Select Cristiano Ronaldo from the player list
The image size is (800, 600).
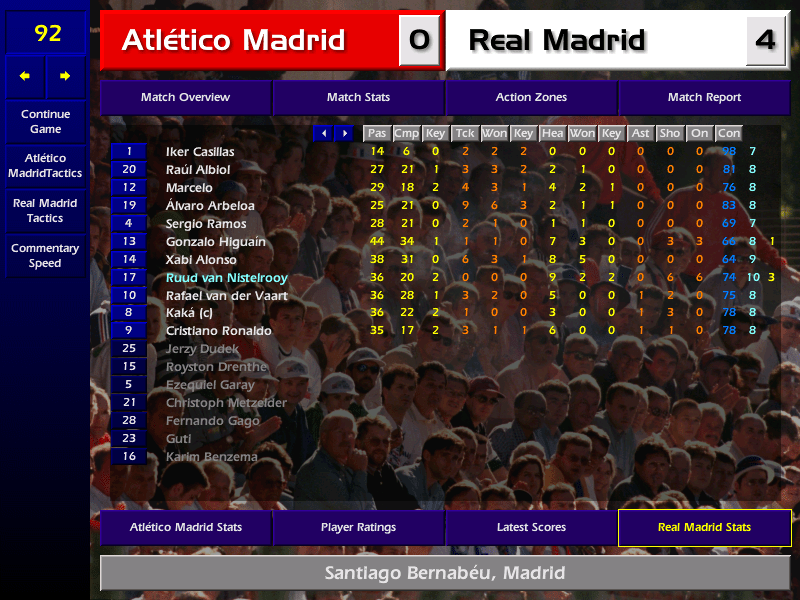218,331
